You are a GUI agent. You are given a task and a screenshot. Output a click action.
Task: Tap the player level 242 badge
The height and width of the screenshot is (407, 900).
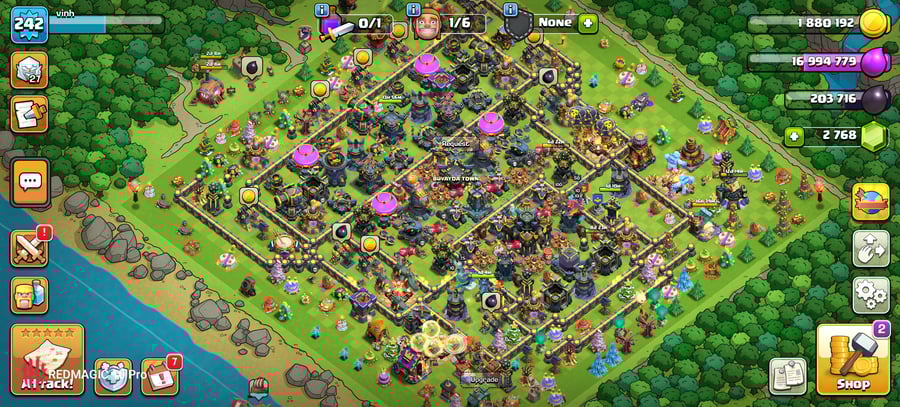pos(29,24)
